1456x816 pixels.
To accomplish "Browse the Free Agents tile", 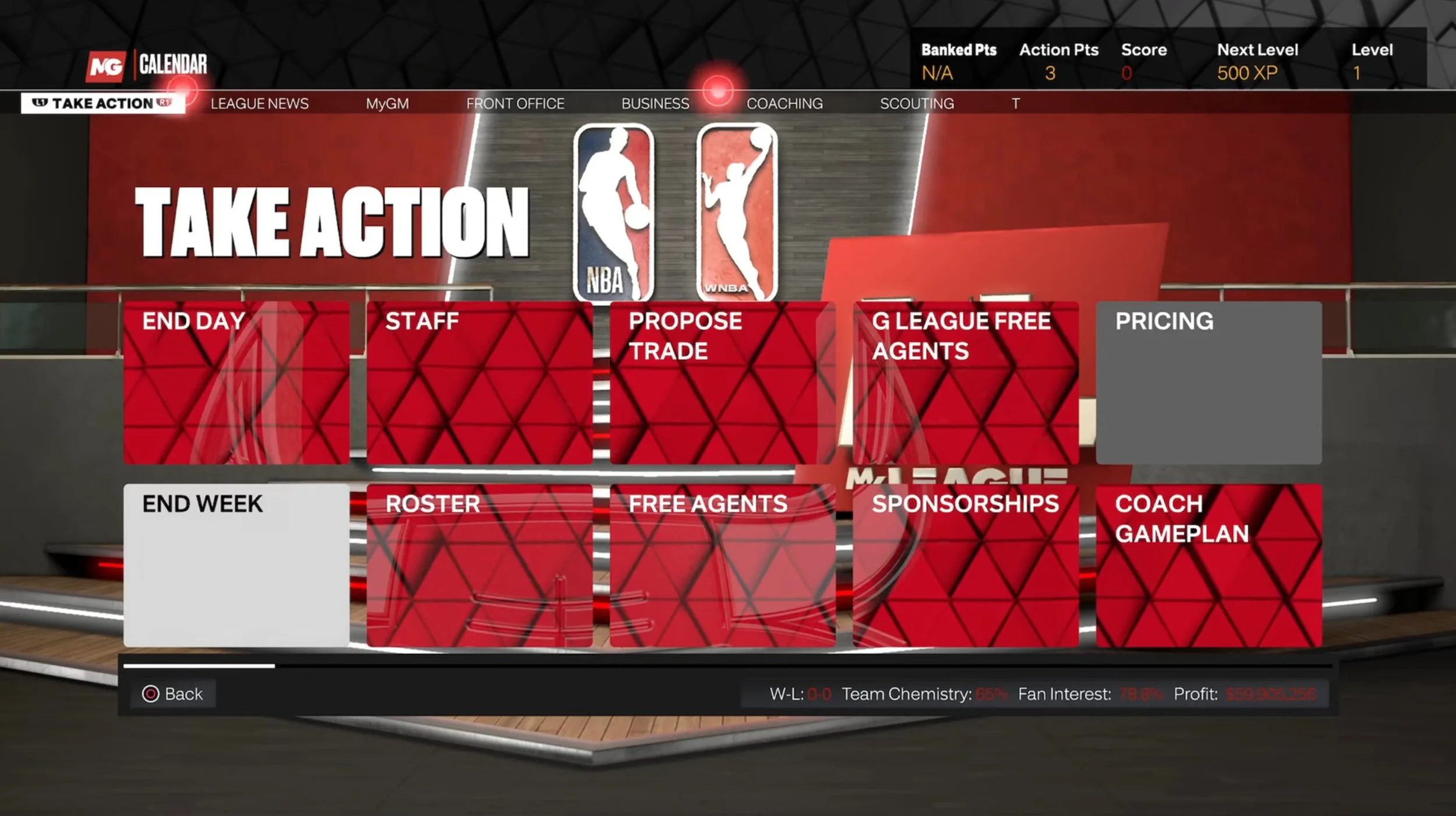I will (x=723, y=565).
